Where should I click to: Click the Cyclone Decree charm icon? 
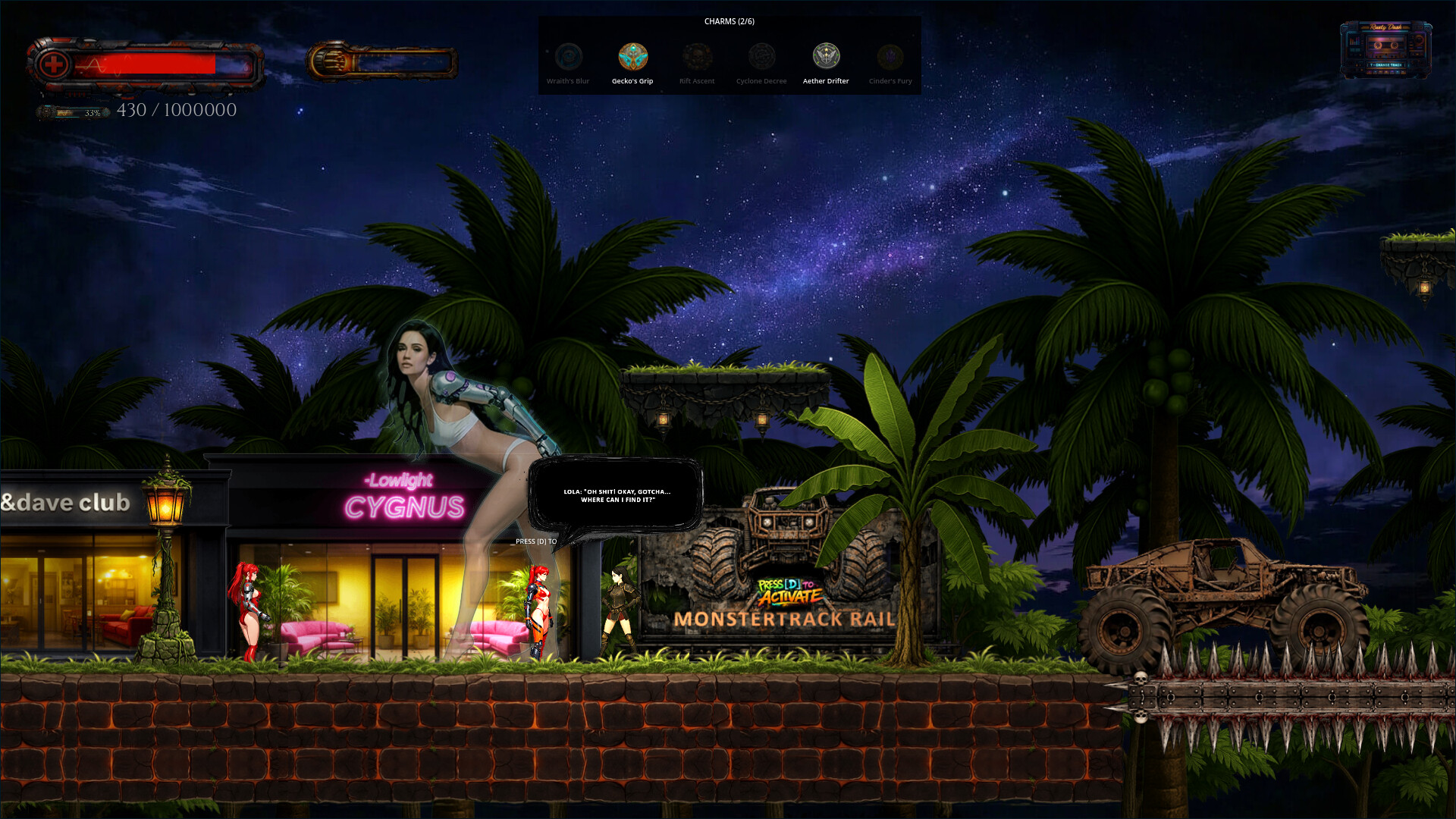click(761, 57)
